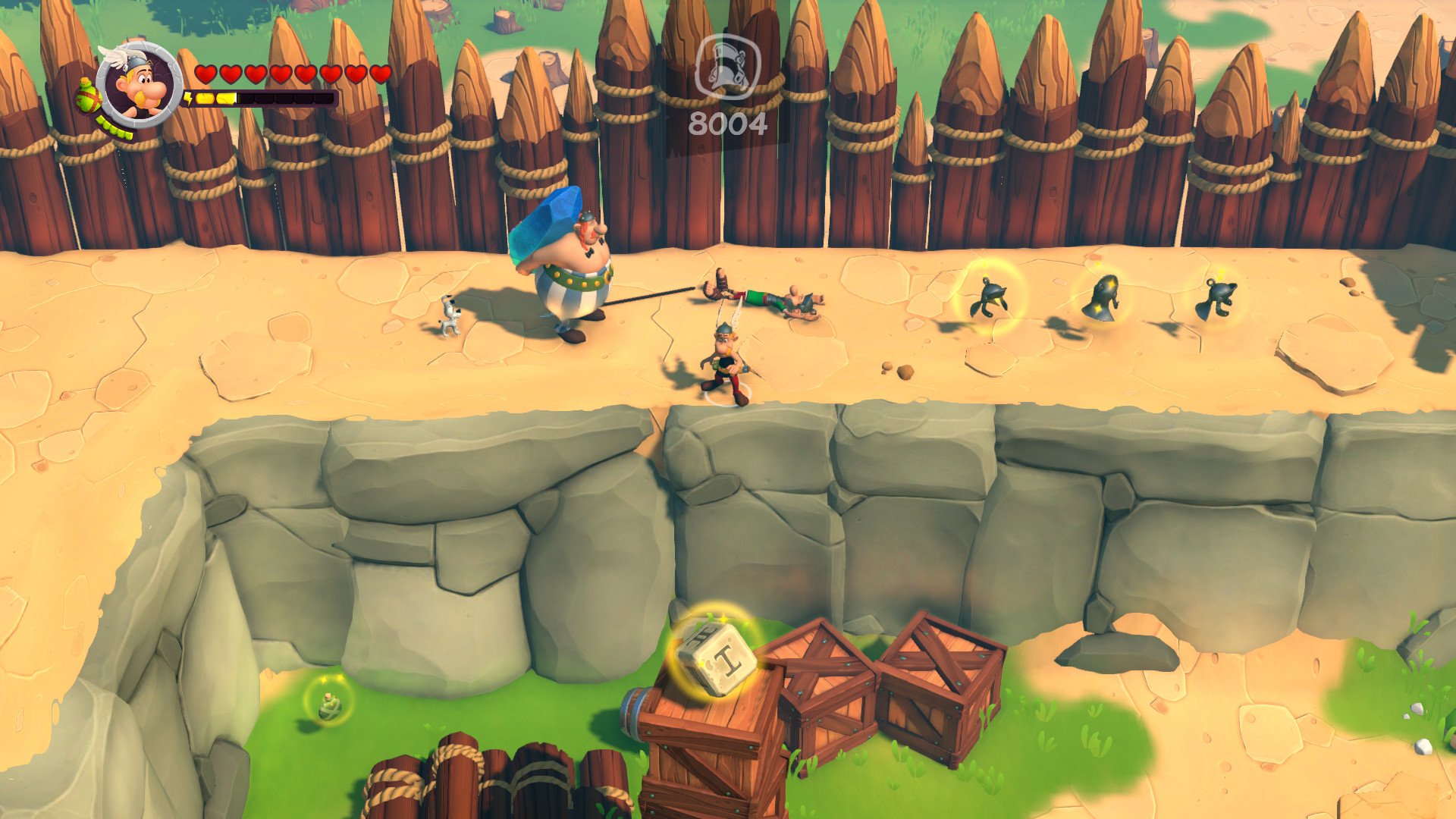This screenshot has height=819, width=1456.
Task: Click the first red heart in the health row
Action: click(205, 74)
